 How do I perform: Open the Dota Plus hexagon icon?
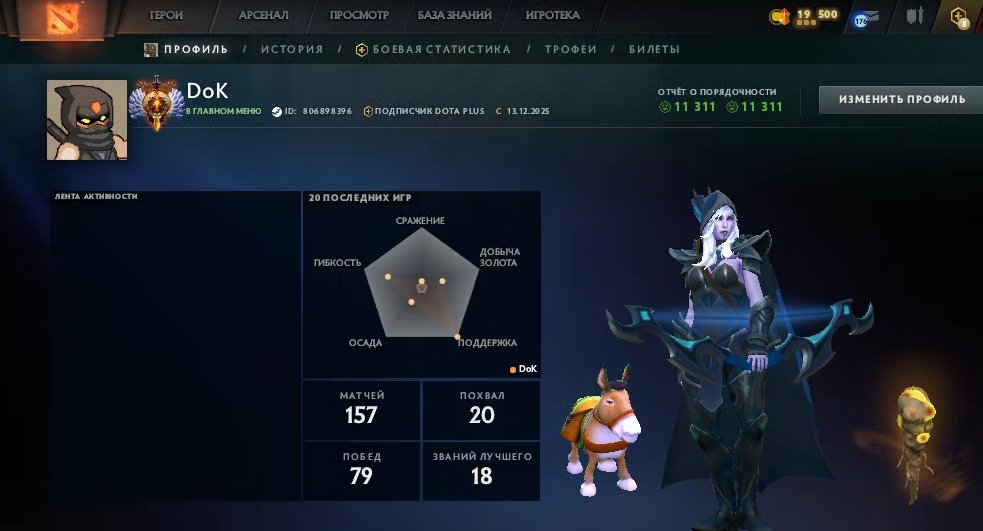pyautogui.click(x=959, y=17)
